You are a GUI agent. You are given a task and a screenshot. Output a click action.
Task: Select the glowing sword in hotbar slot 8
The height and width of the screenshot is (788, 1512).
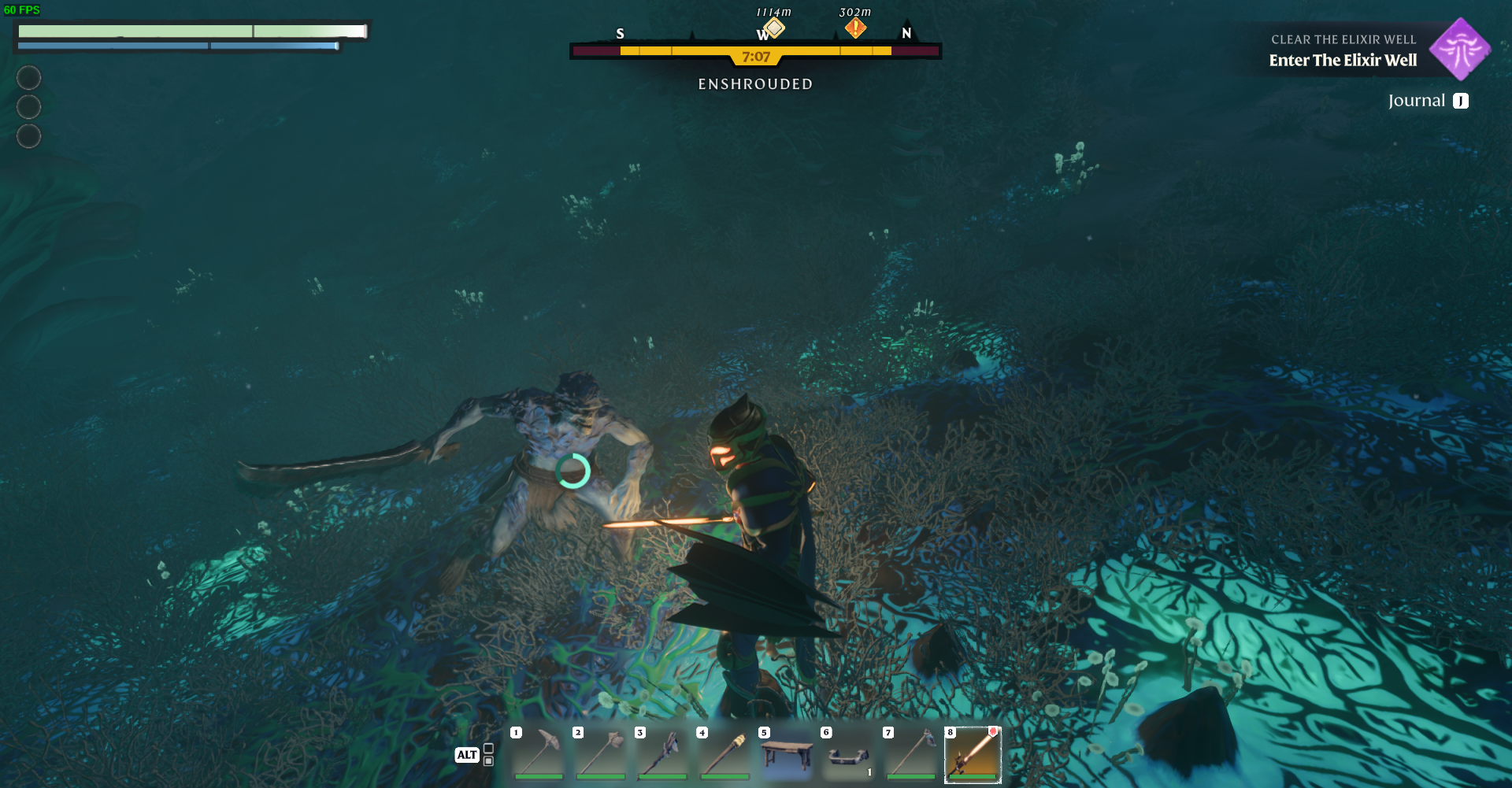point(973,753)
